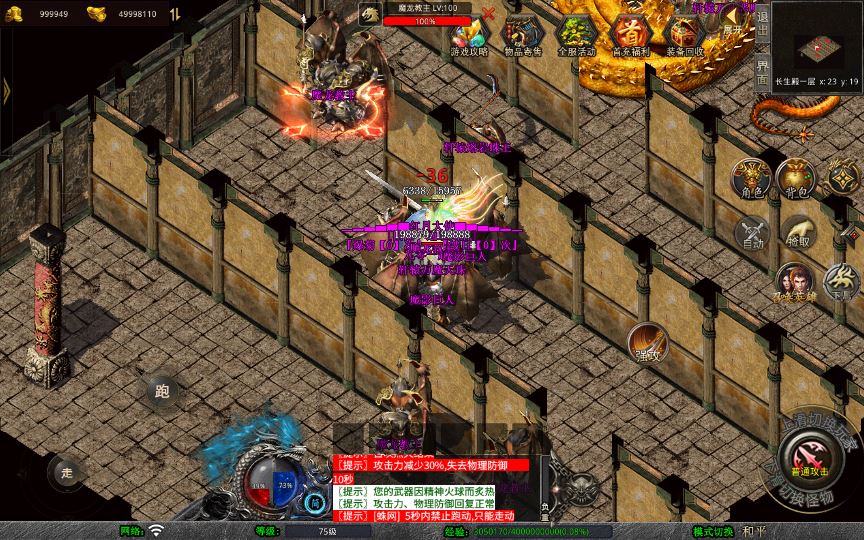Select the 走 walk movement button
This screenshot has height=540, width=864.
[x=67, y=472]
